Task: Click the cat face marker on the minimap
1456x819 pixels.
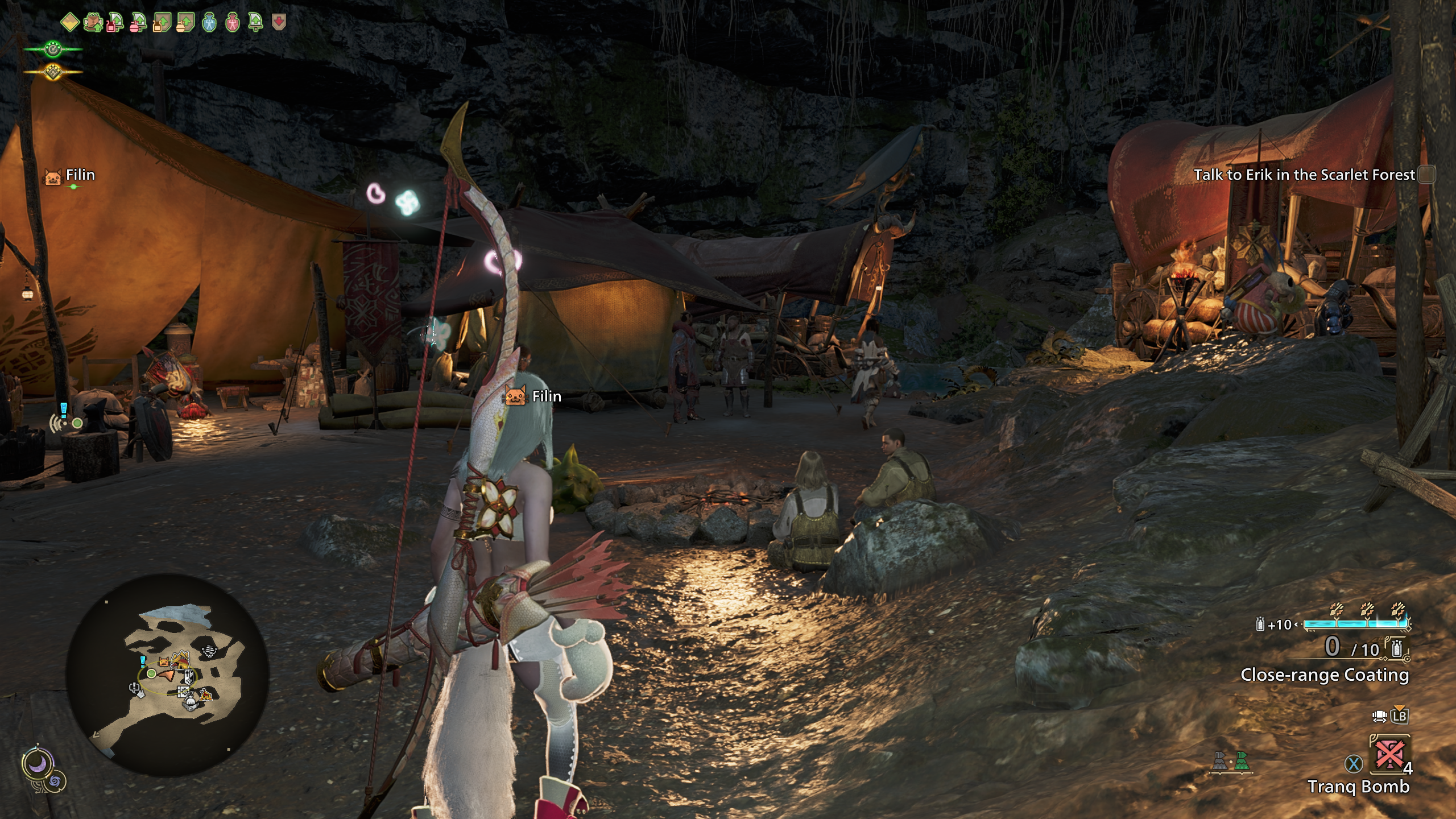Action: click(x=164, y=662)
